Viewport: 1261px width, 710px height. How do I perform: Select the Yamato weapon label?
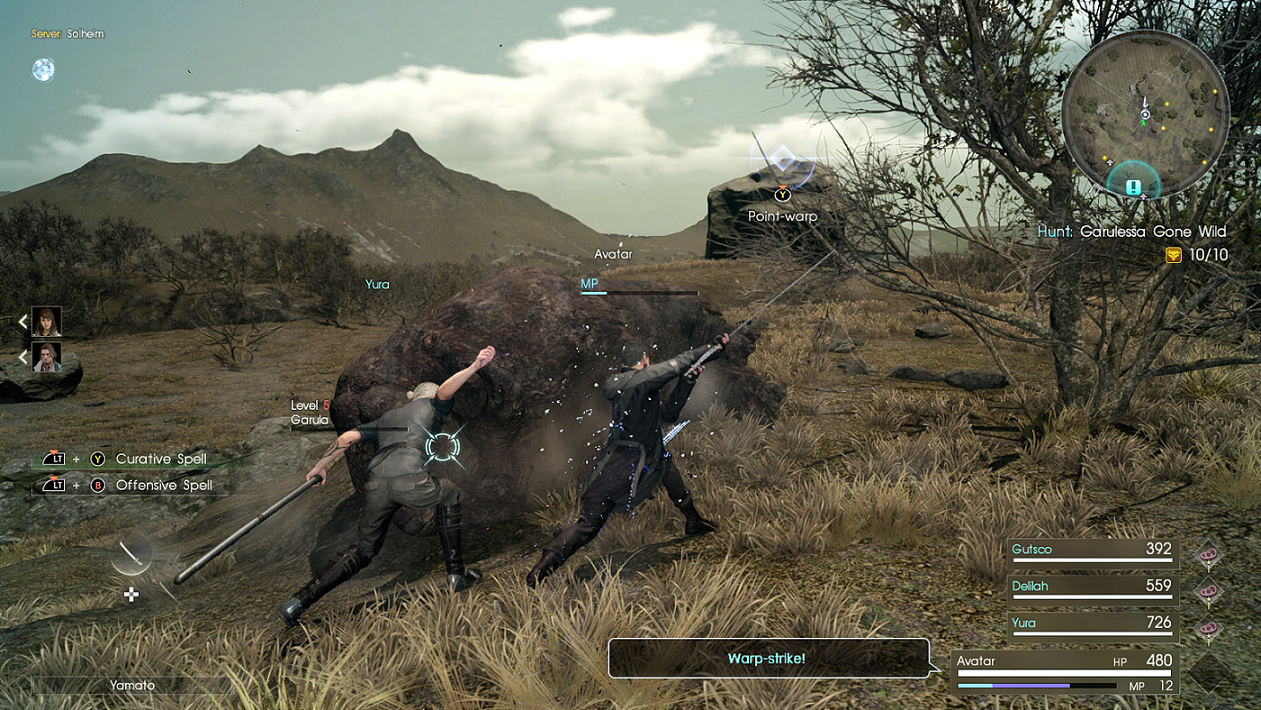coord(132,686)
